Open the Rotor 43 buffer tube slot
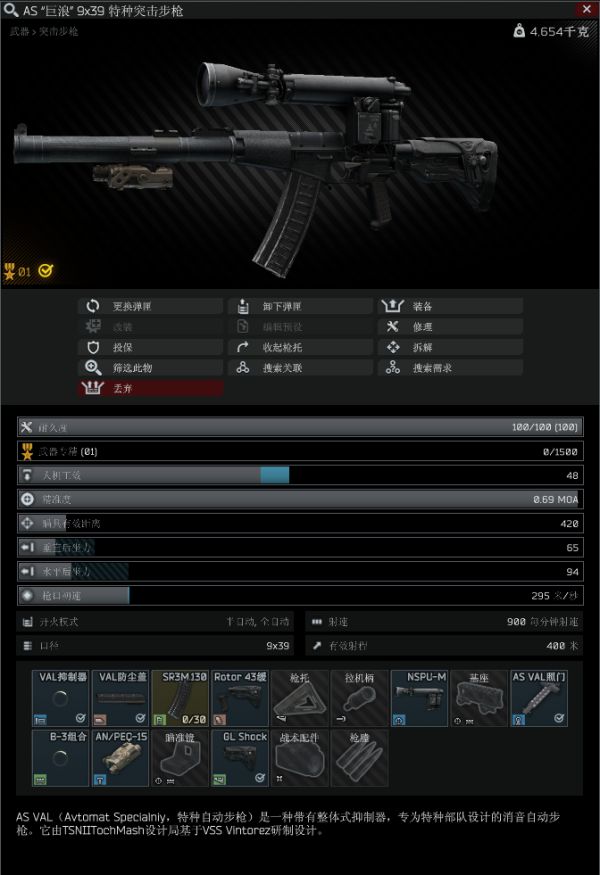600x875 pixels. pyautogui.click(x=240, y=698)
